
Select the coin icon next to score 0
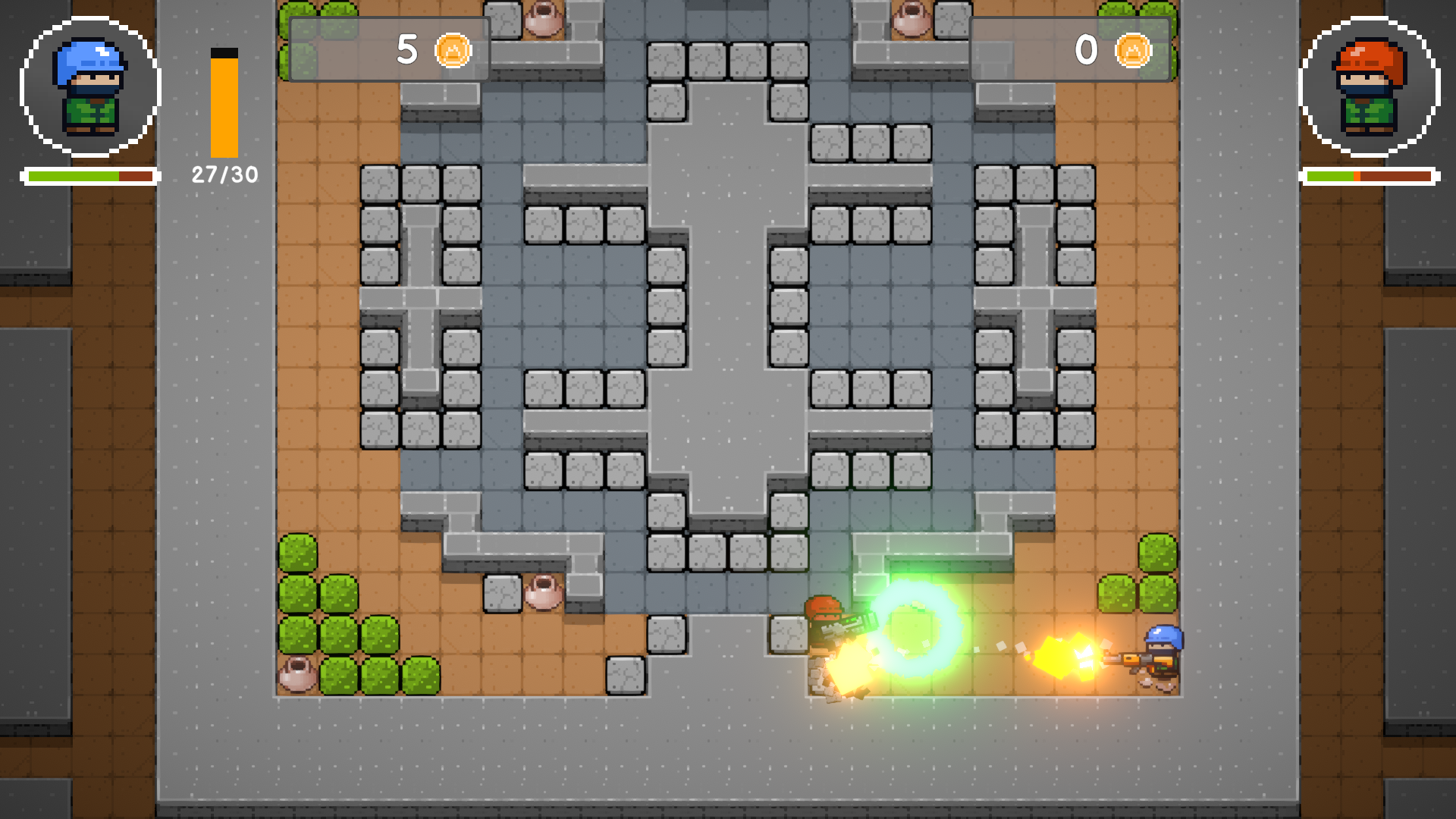click(x=1133, y=52)
